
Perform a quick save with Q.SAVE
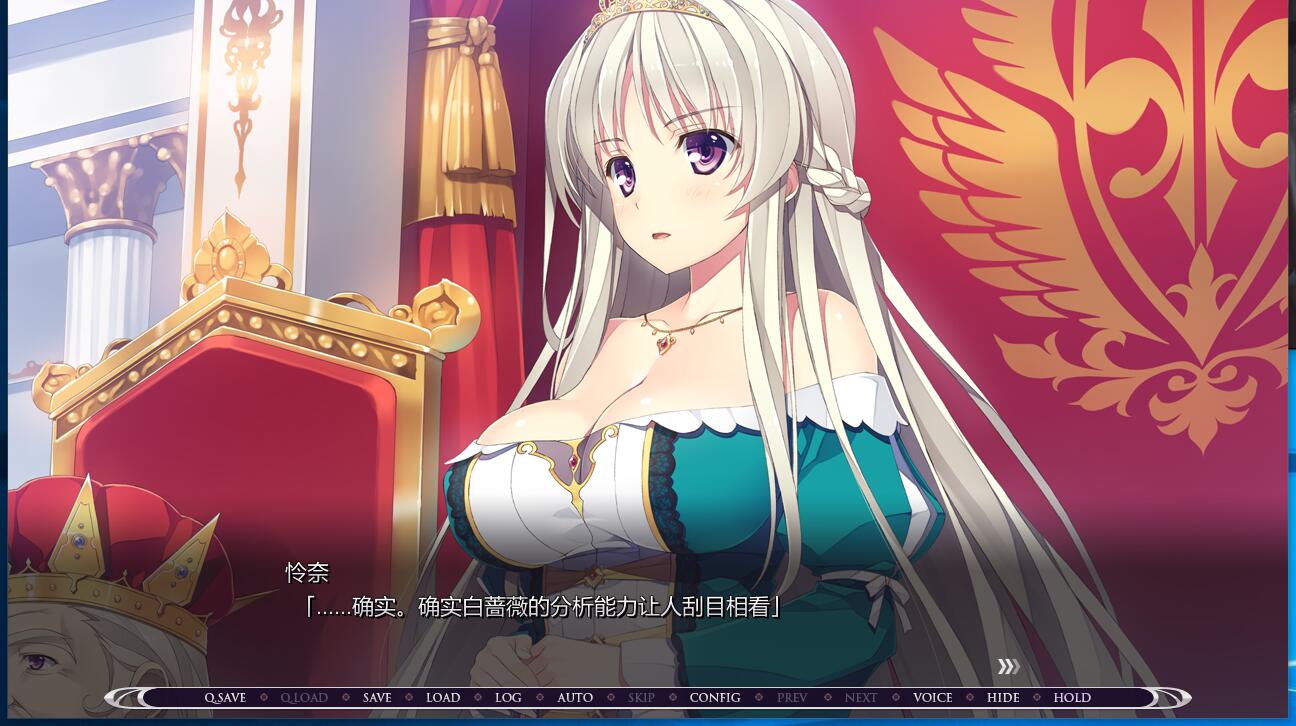pos(224,697)
